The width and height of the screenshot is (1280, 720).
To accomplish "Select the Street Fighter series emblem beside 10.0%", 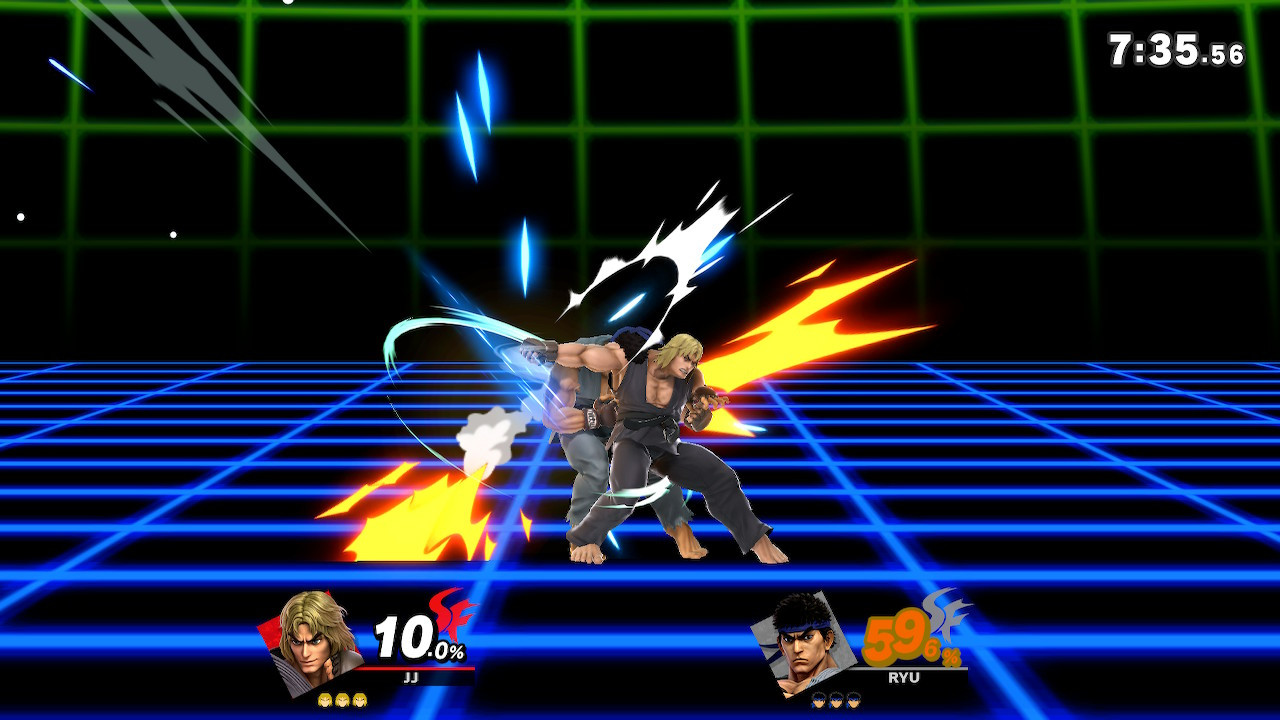I will pos(455,619).
